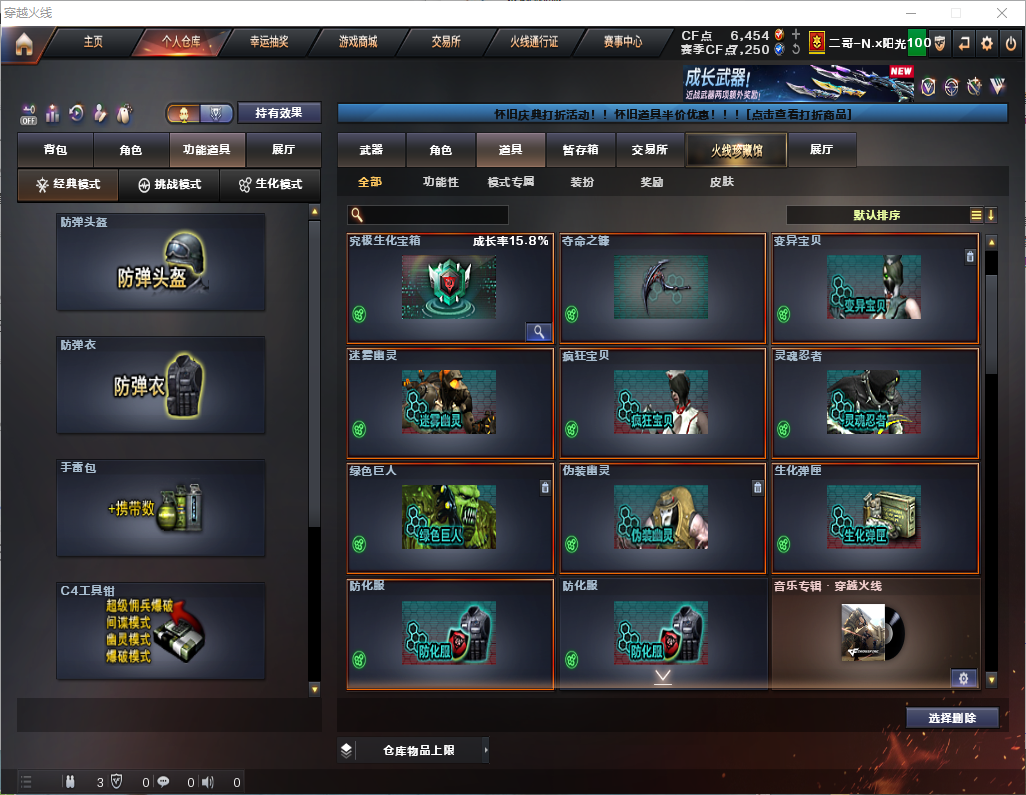Image resolution: width=1026 pixels, height=795 pixels.
Task: Open settings via the gear icon
Action: coord(987,43)
